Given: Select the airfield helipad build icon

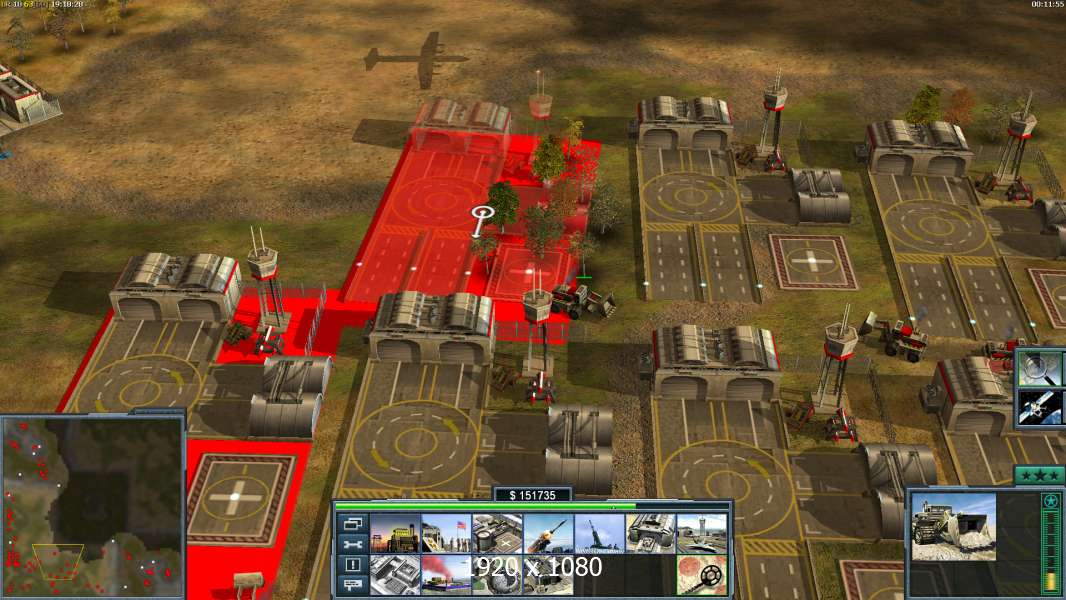Looking at the screenshot, I should [496, 534].
